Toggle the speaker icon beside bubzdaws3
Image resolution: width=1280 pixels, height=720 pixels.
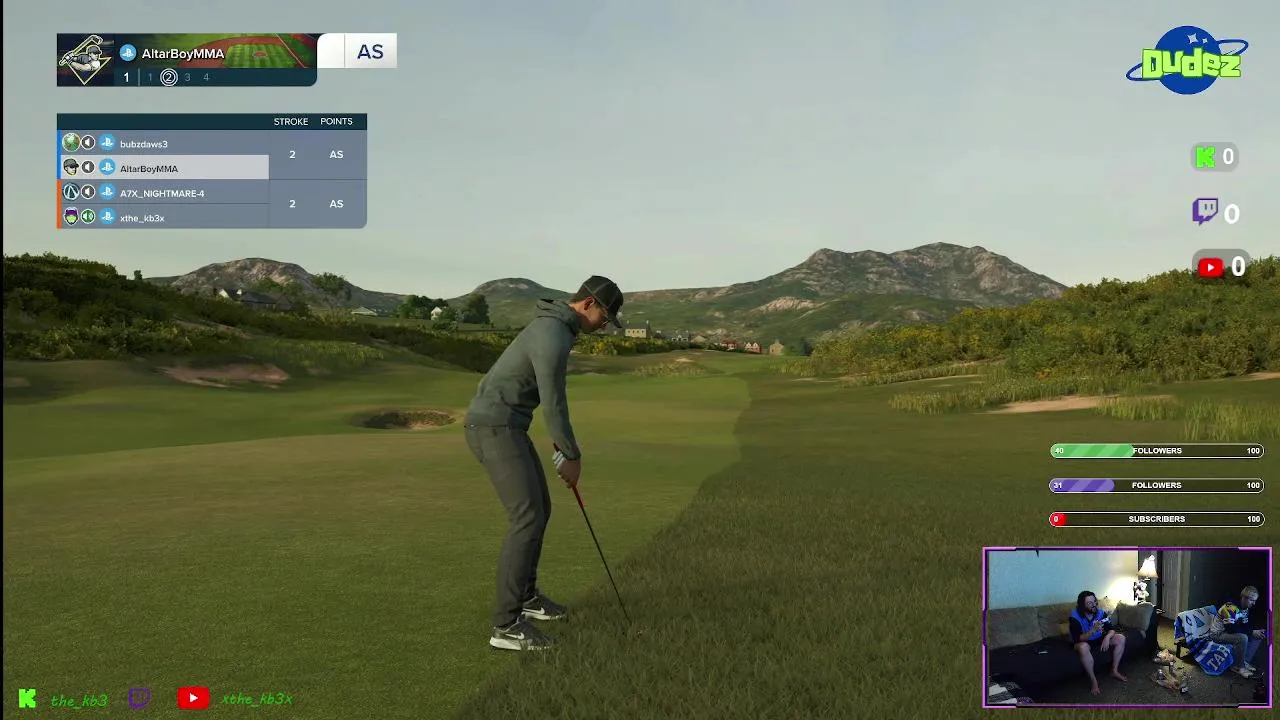point(88,143)
